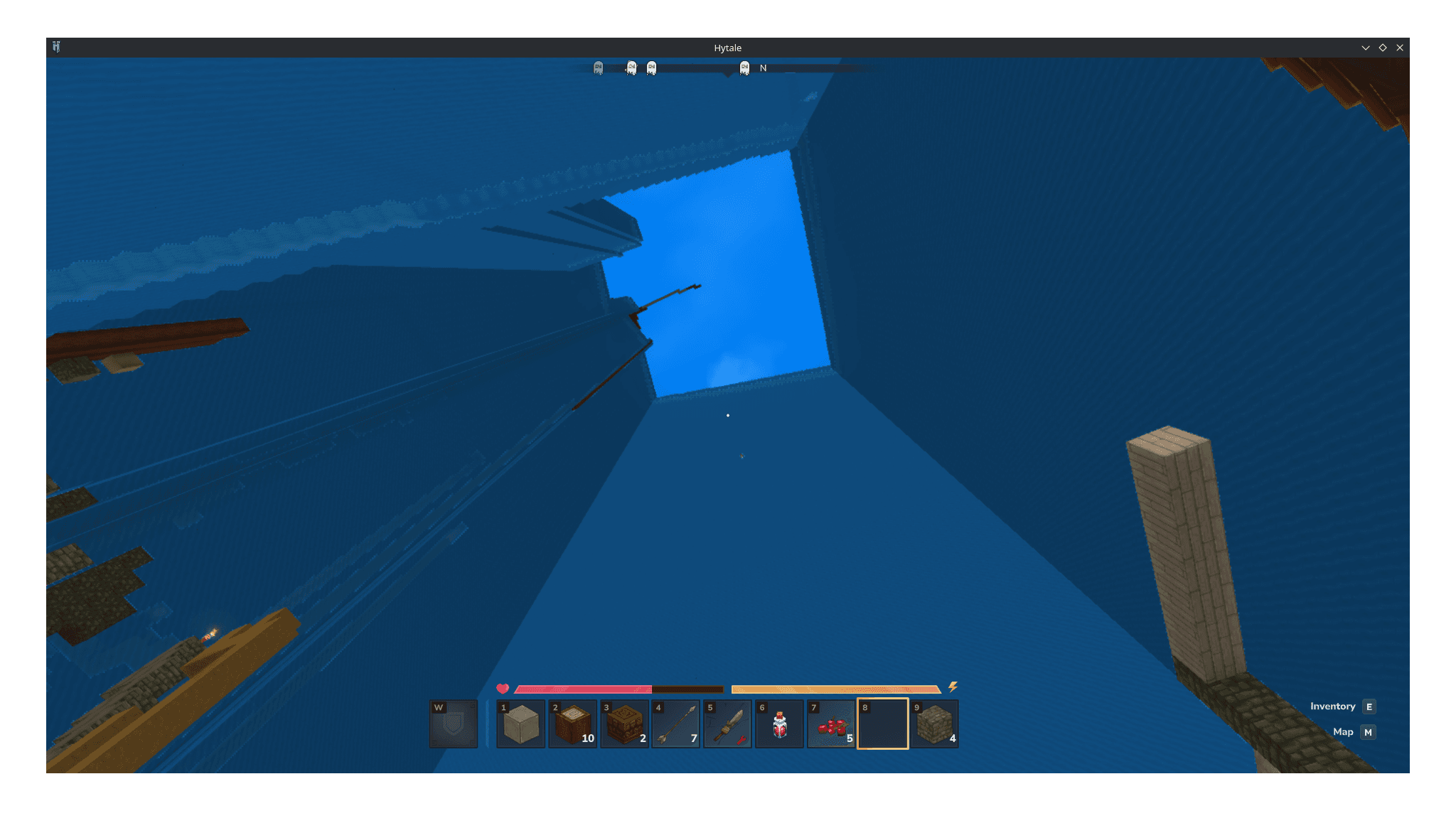The width and height of the screenshot is (1456, 828).
Task: Select the carved wood block in slot 3
Action: click(x=624, y=724)
